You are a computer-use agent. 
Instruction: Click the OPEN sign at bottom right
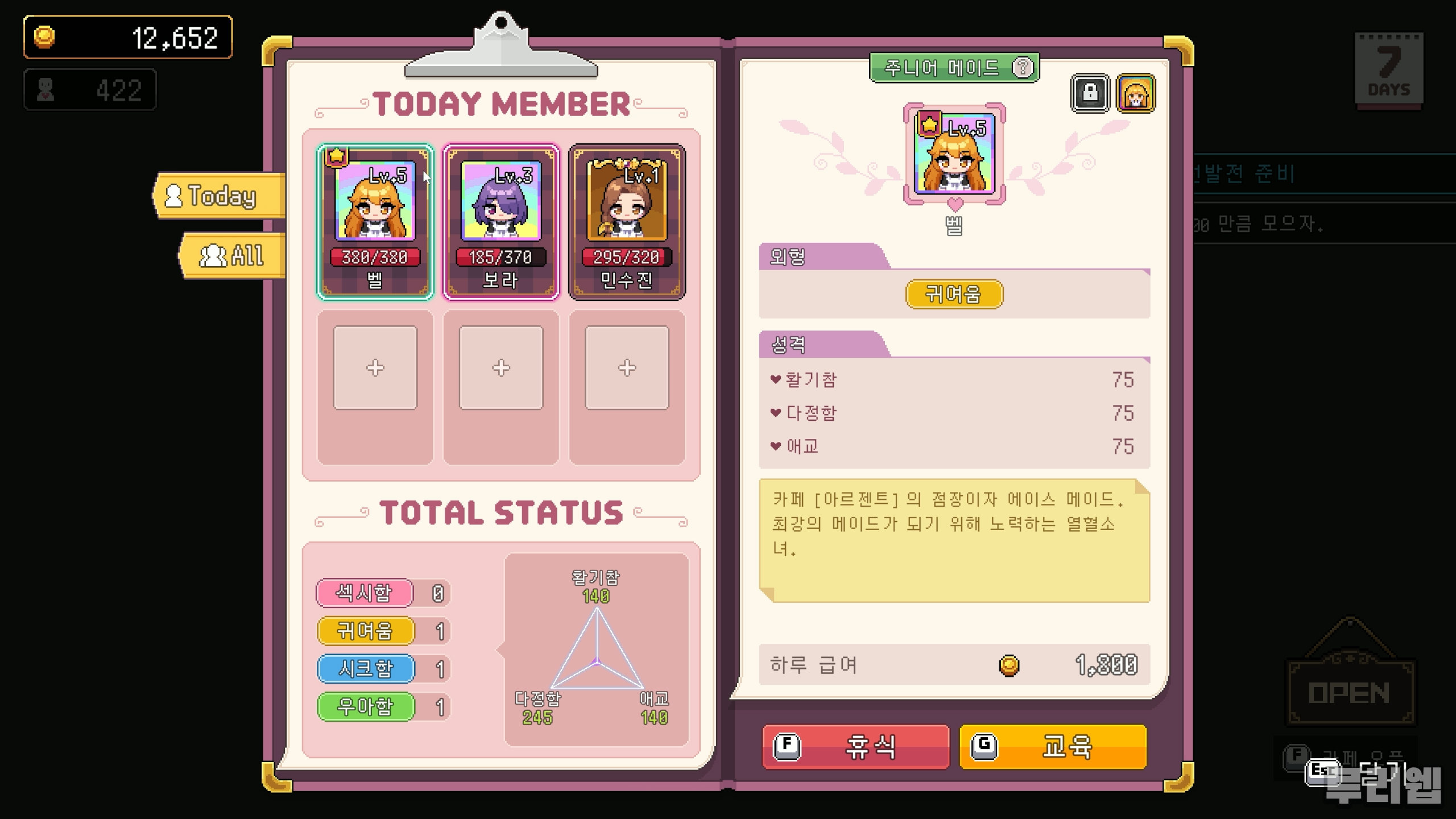click(x=1350, y=691)
